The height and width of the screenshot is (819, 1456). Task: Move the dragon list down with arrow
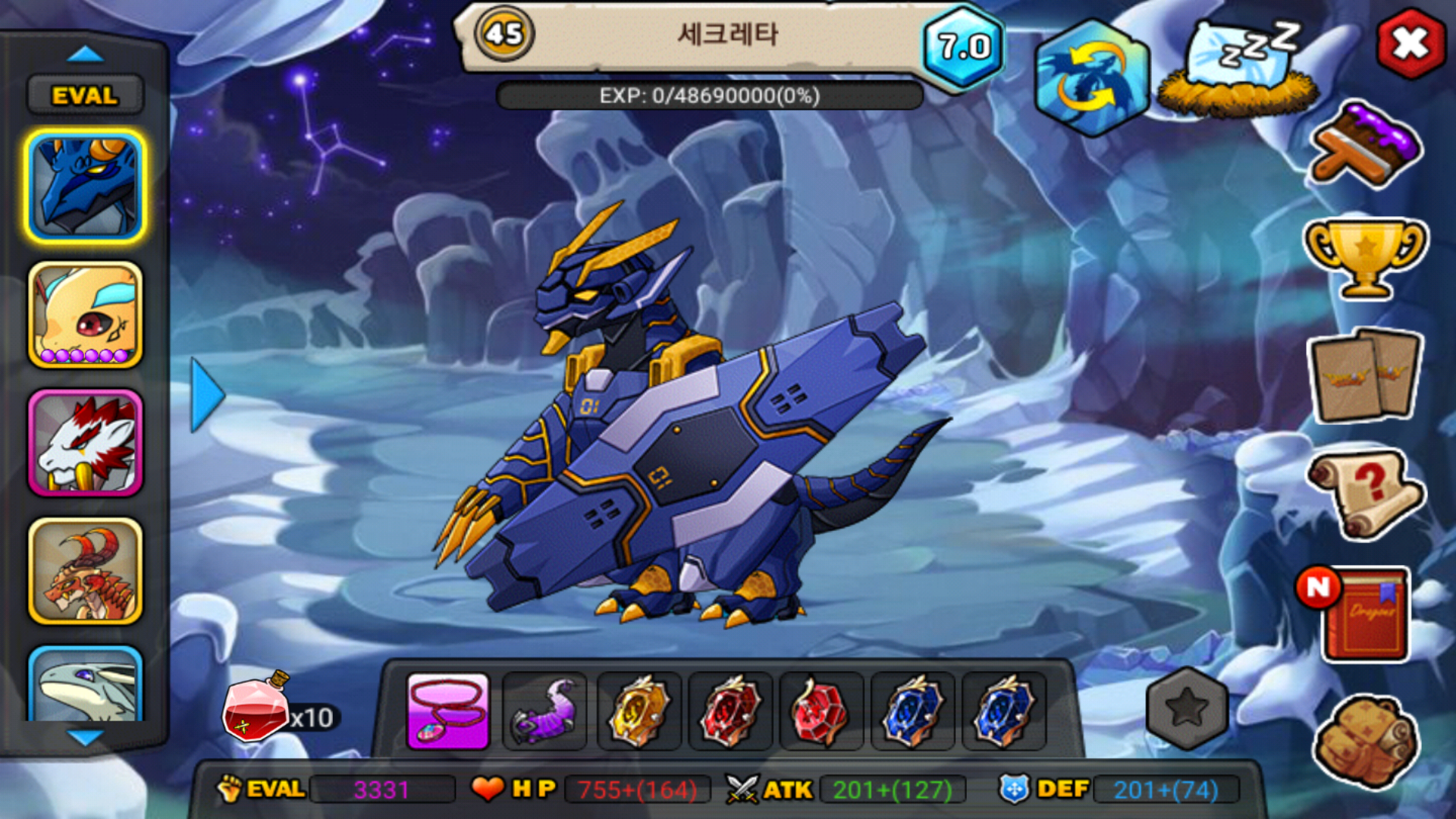point(85,737)
